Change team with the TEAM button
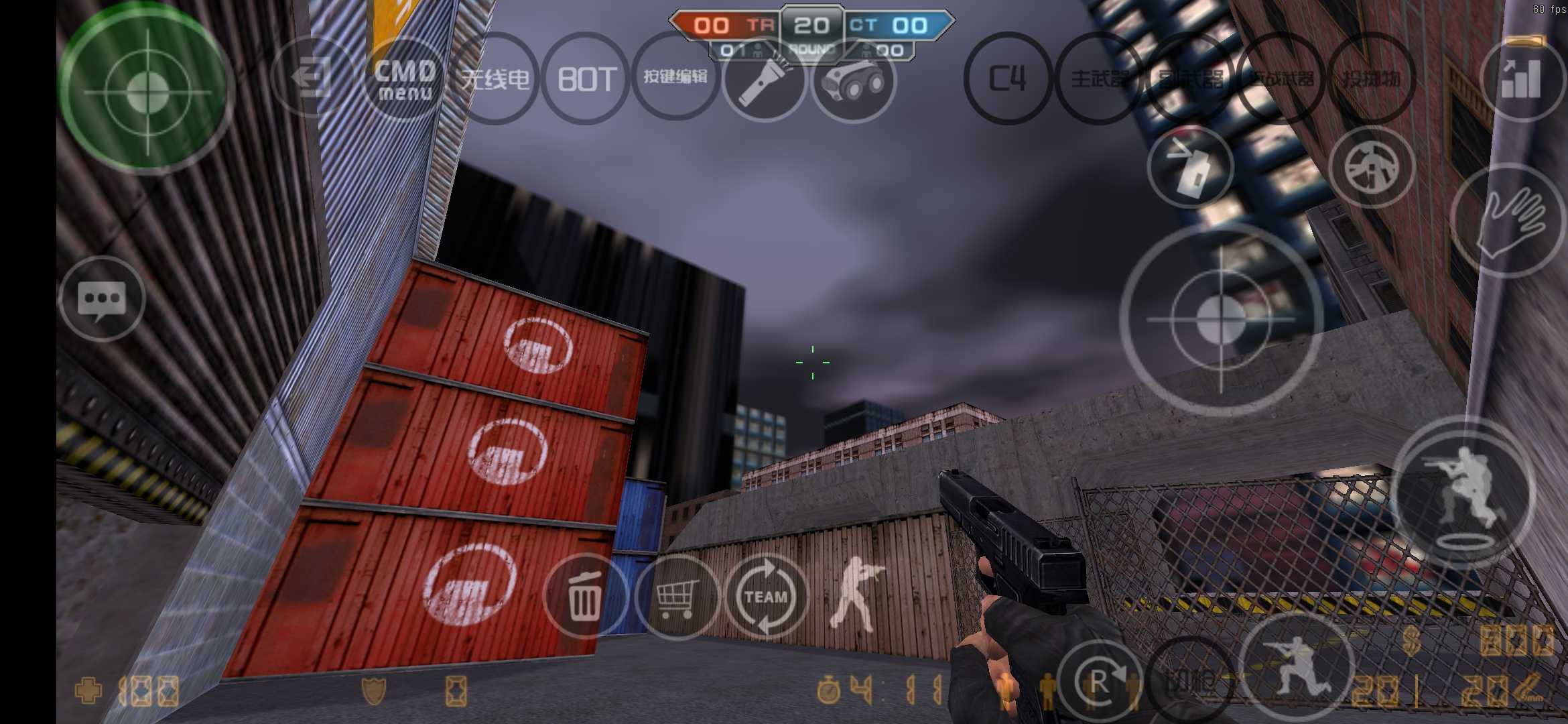 [767, 596]
